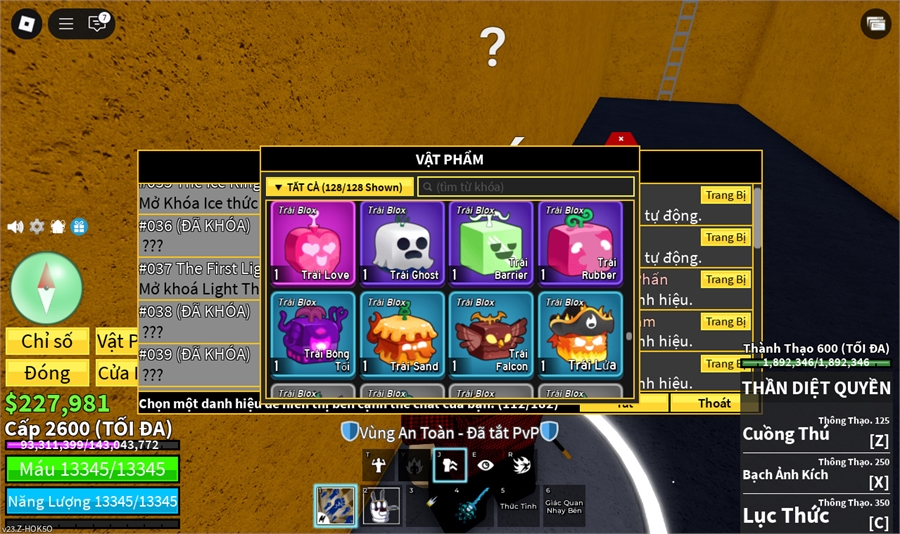Open the blue gift box rewards
900x534 pixels.
pyautogui.click(x=79, y=227)
